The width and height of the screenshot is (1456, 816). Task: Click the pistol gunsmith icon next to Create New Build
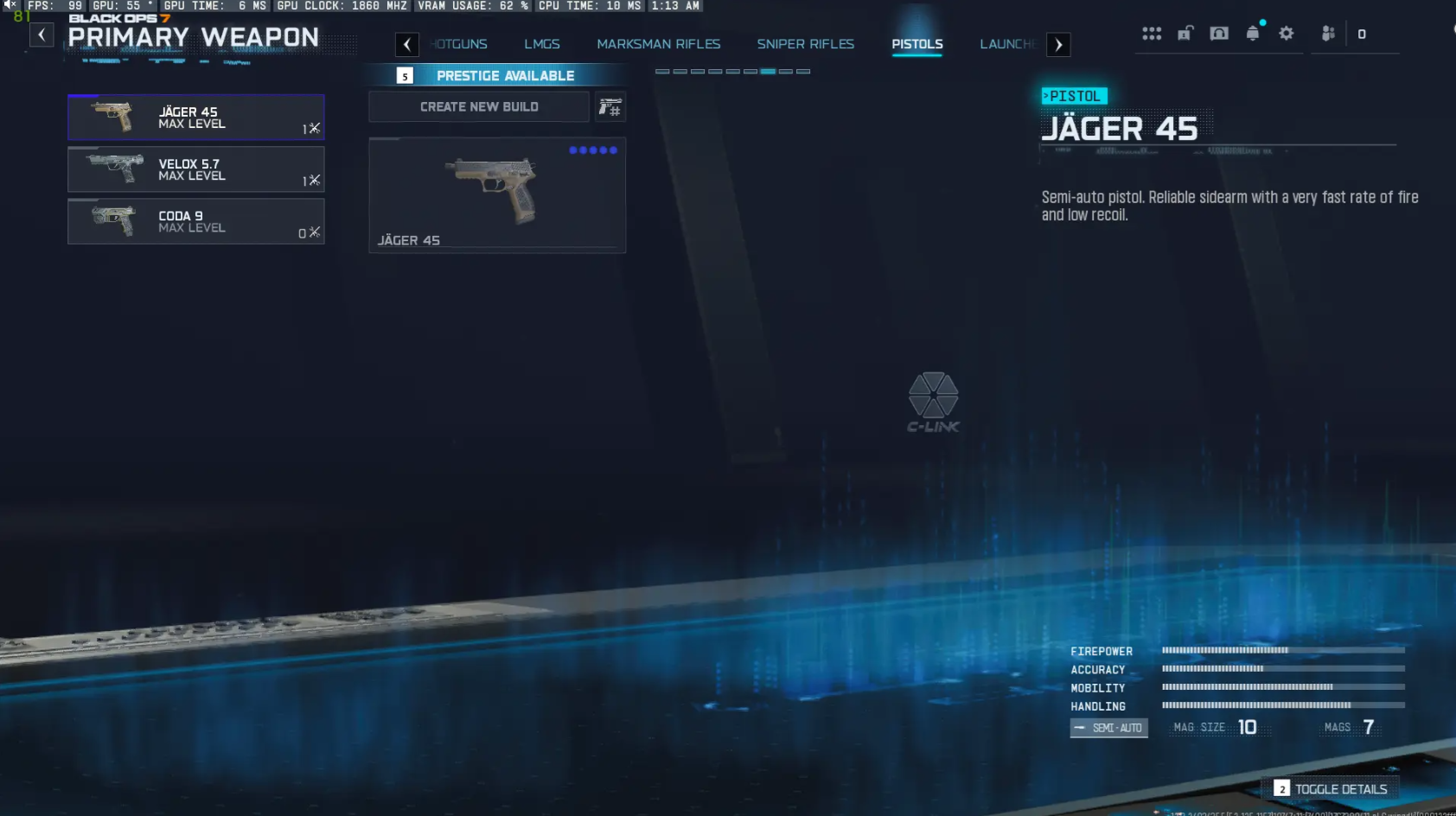click(611, 106)
